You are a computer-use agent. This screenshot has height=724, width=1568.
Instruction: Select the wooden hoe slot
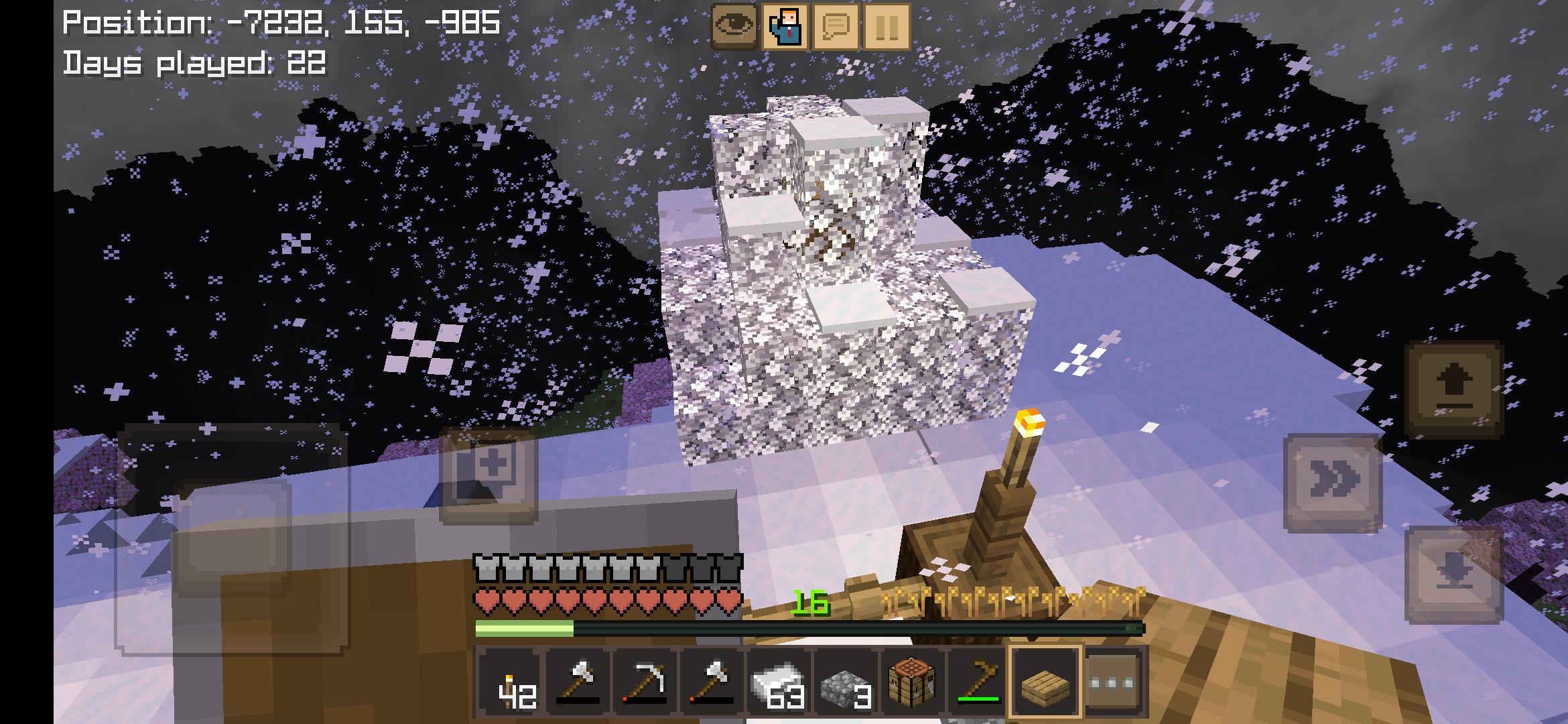[978, 682]
